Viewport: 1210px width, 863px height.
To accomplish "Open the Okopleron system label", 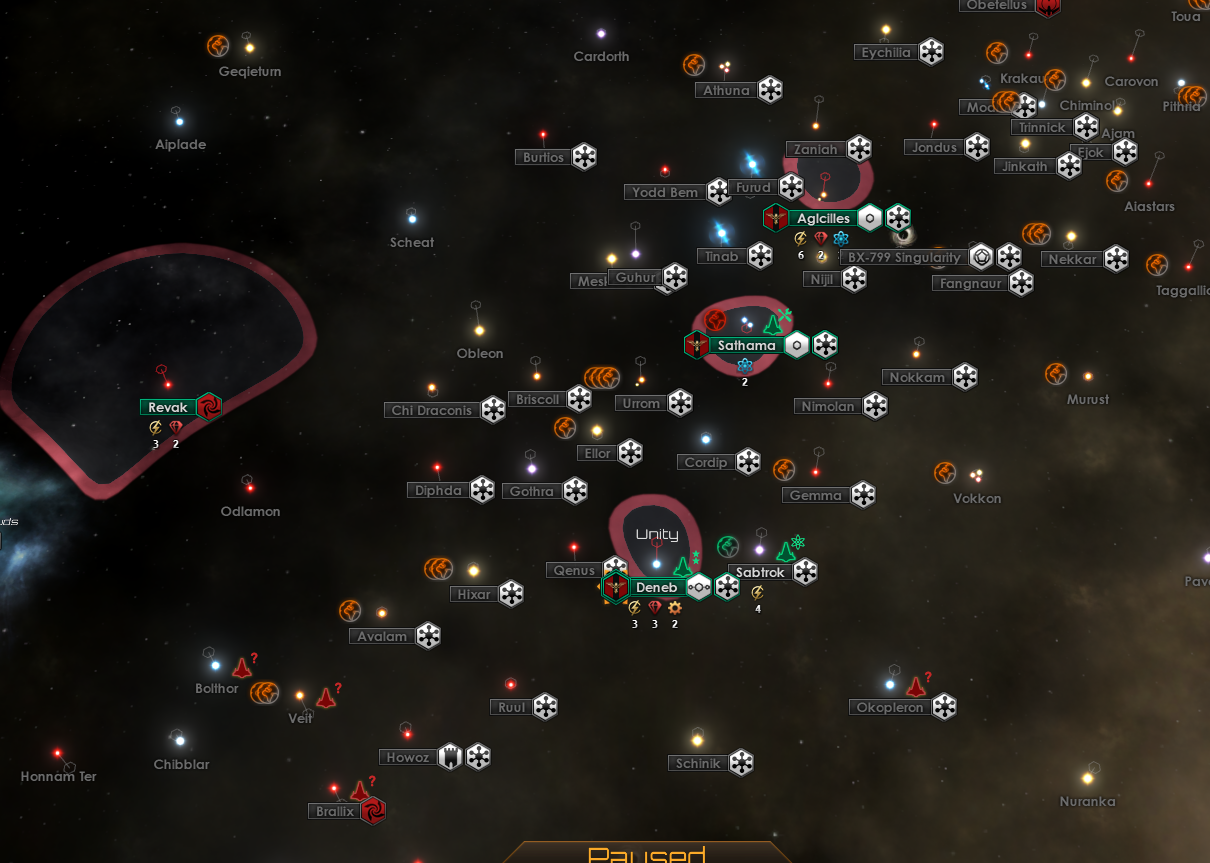I will (x=889, y=708).
